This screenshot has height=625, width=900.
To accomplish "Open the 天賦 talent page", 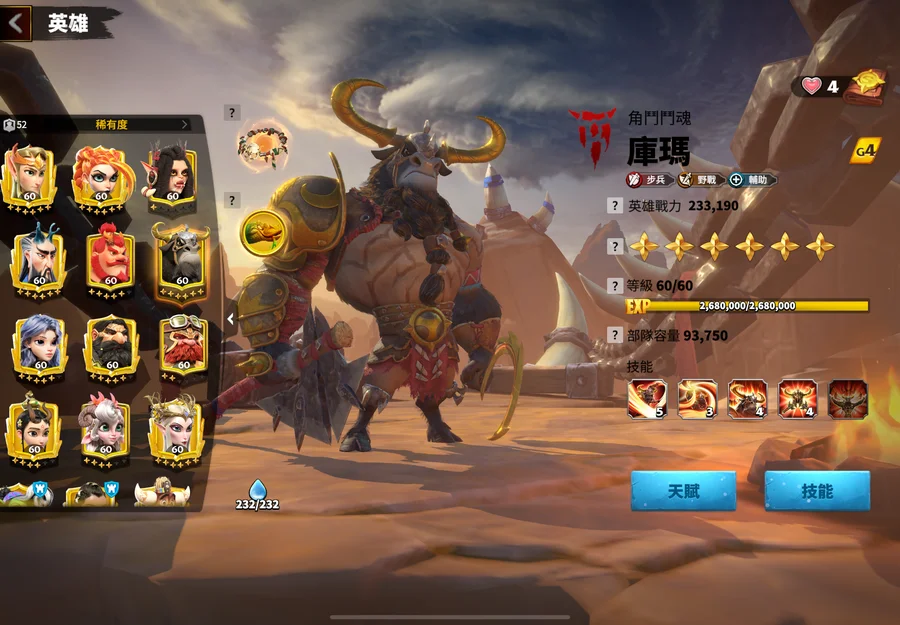I will click(683, 491).
